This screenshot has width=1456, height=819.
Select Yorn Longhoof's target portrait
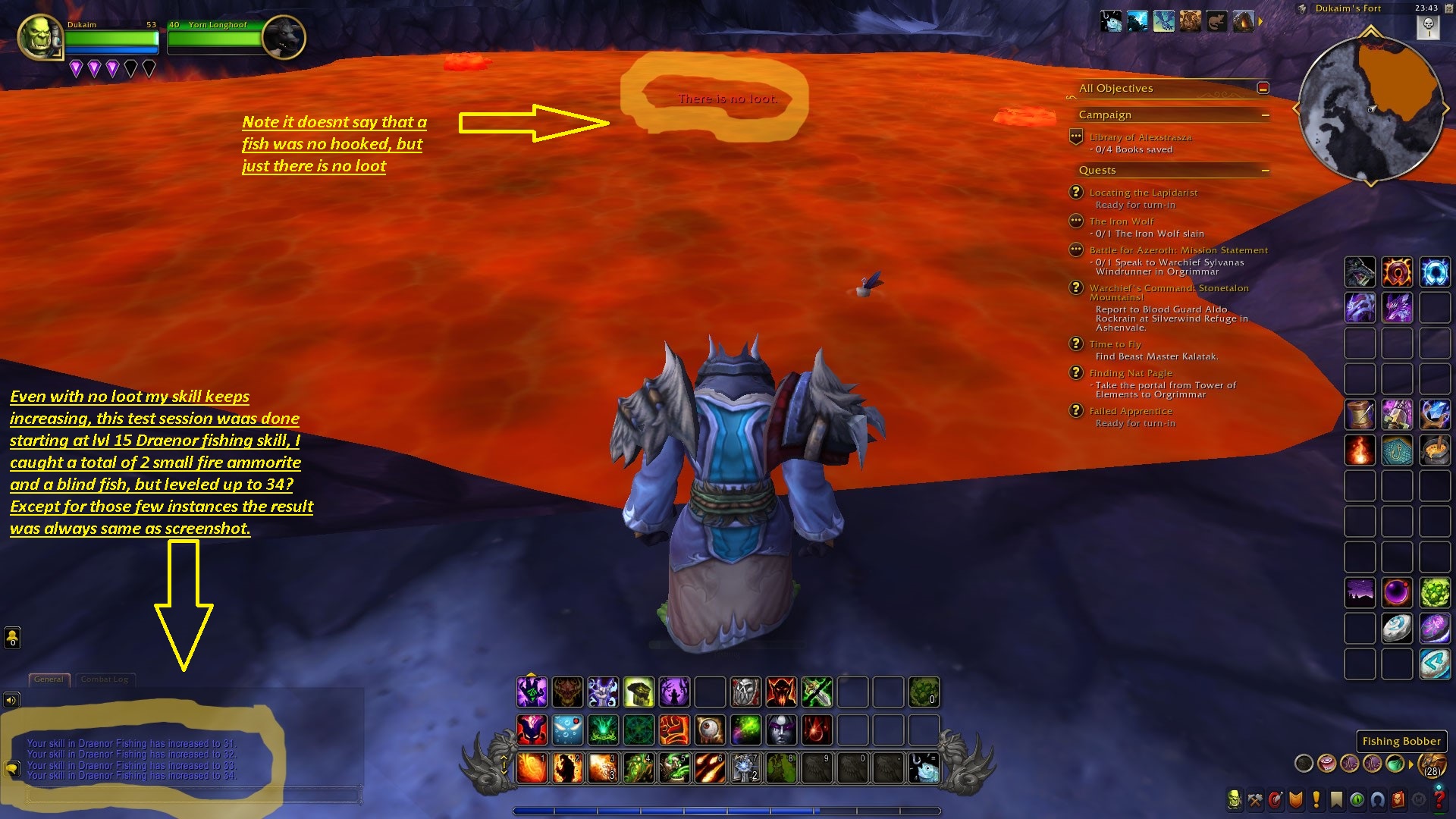click(284, 36)
